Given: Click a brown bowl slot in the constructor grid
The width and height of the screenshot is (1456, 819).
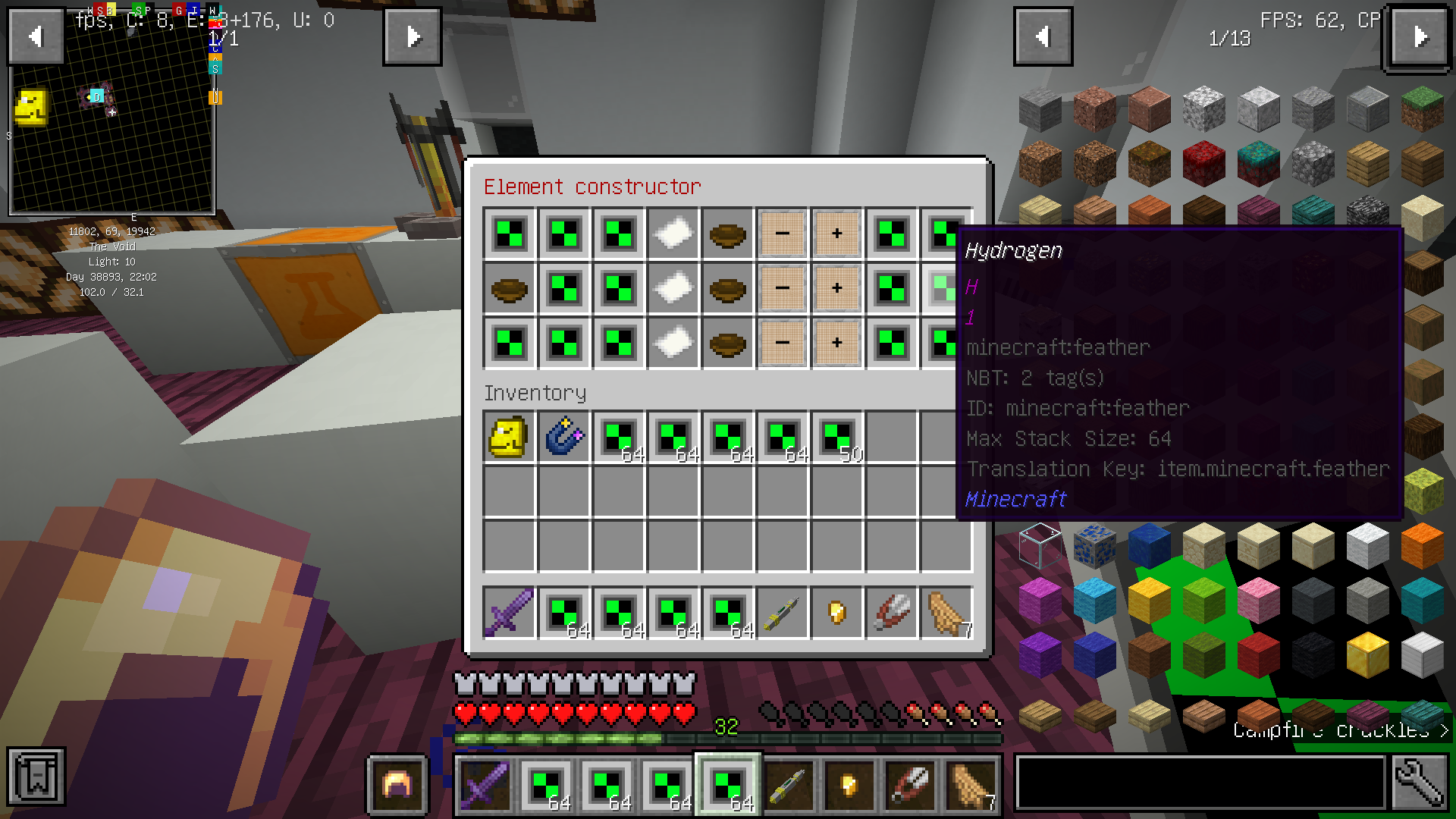Looking at the screenshot, I should point(727,234).
